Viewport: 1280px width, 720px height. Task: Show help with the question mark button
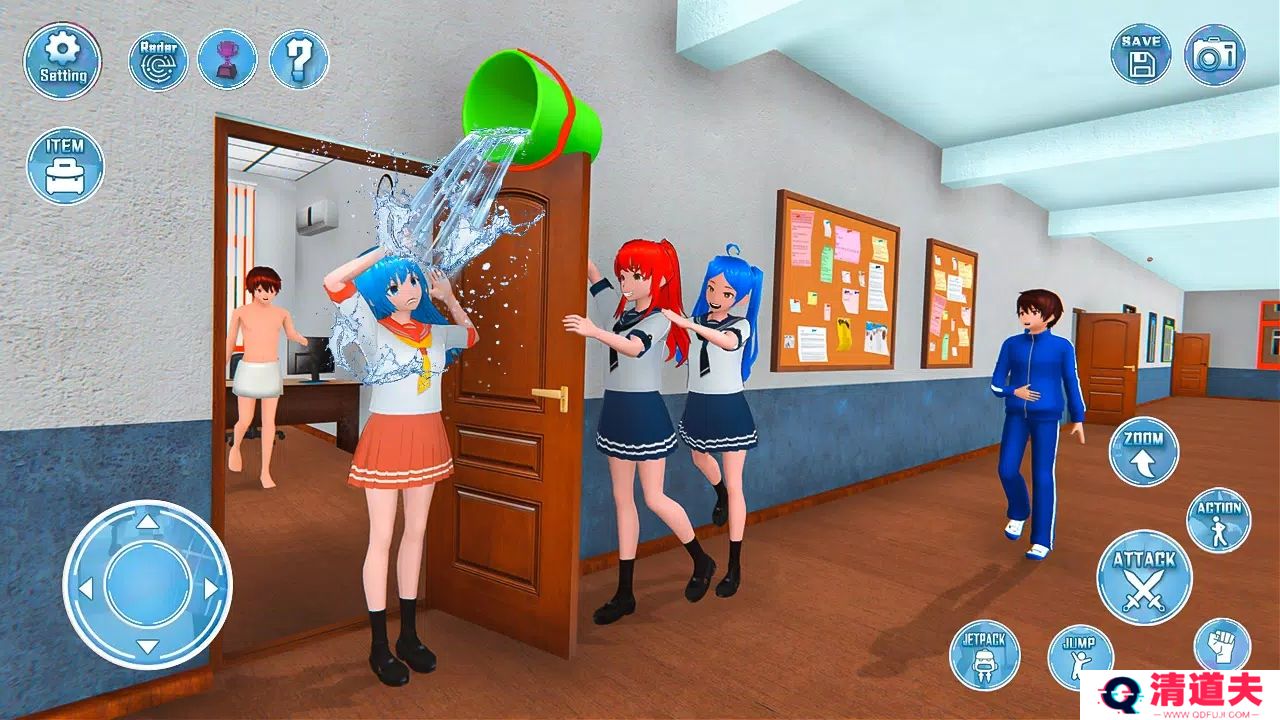[299, 60]
